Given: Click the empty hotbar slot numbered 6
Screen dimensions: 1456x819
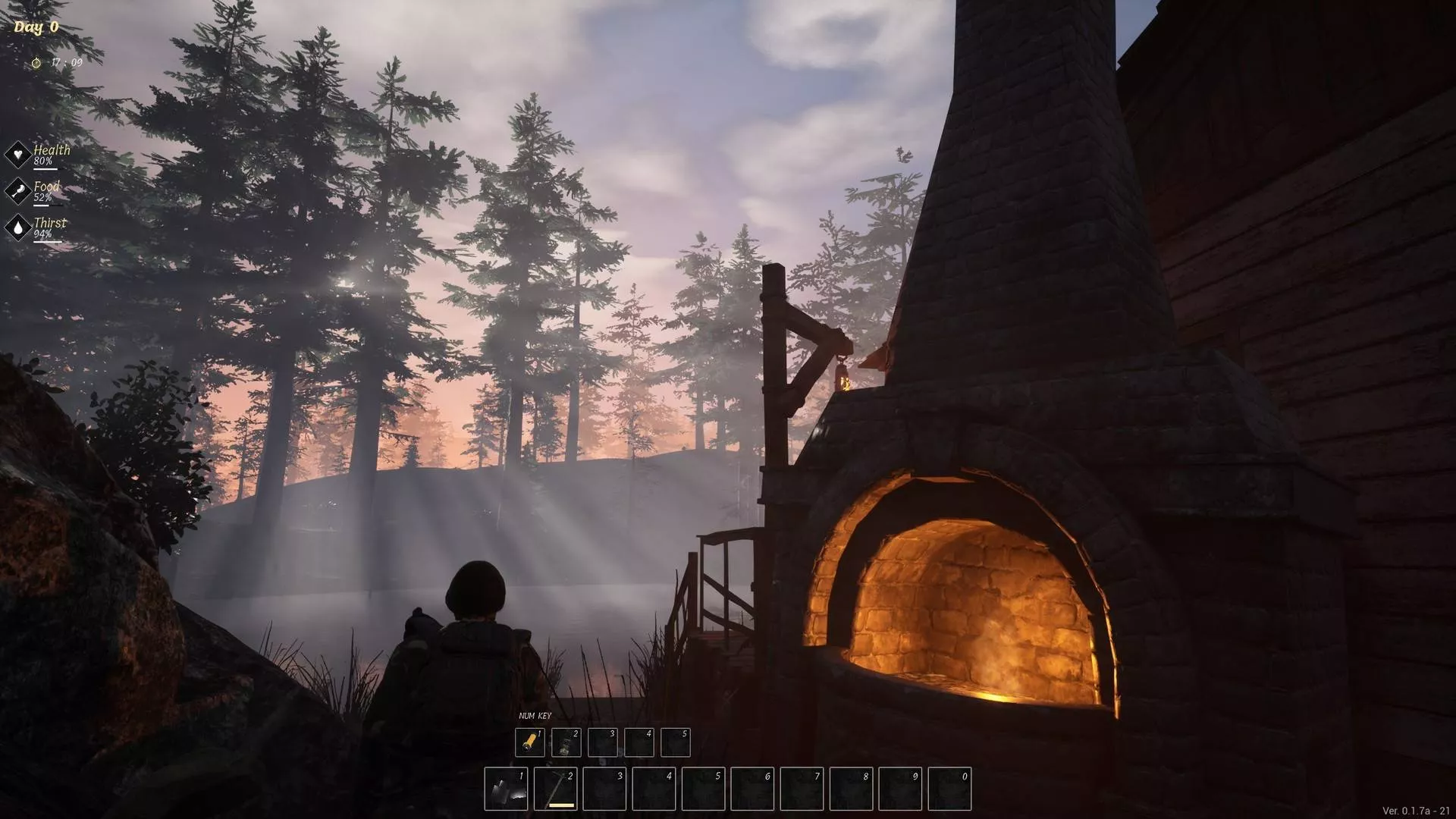Looking at the screenshot, I should click(x=752, y=789).
